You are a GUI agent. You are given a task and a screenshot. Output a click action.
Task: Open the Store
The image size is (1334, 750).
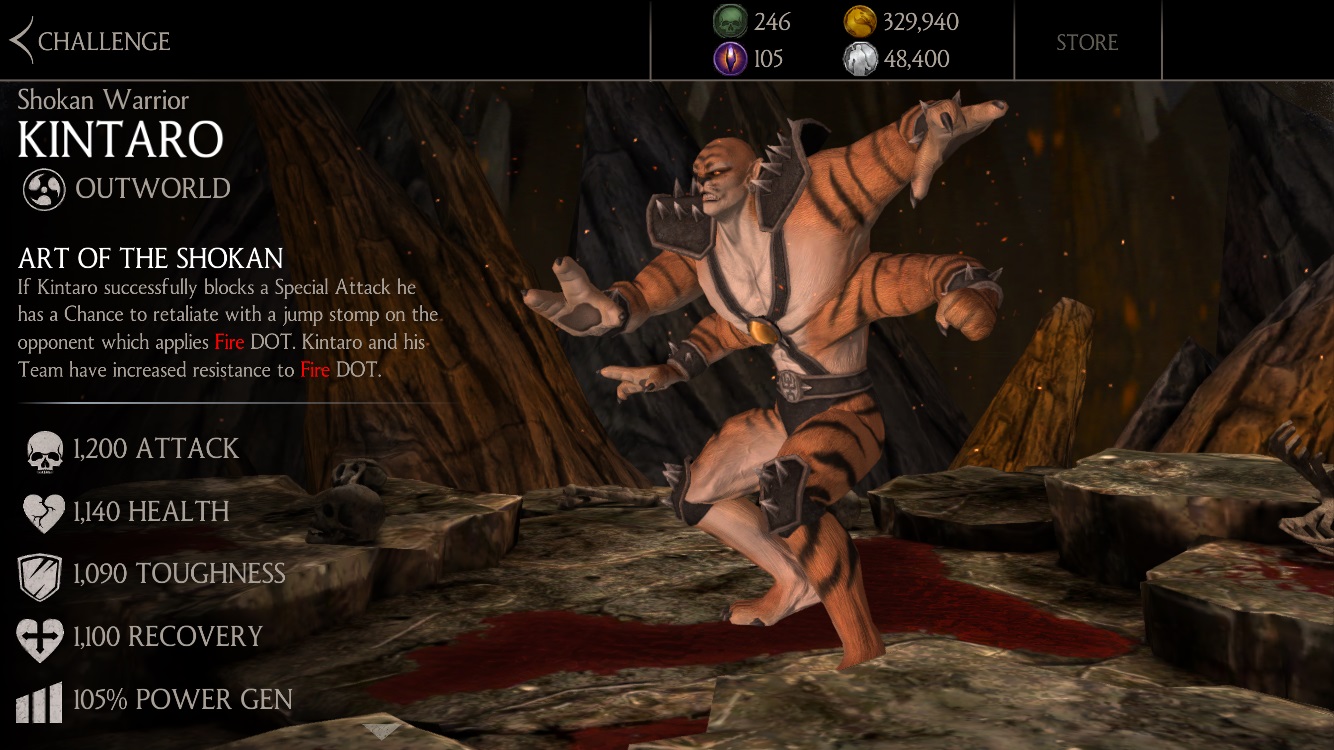click(1087, 42)
